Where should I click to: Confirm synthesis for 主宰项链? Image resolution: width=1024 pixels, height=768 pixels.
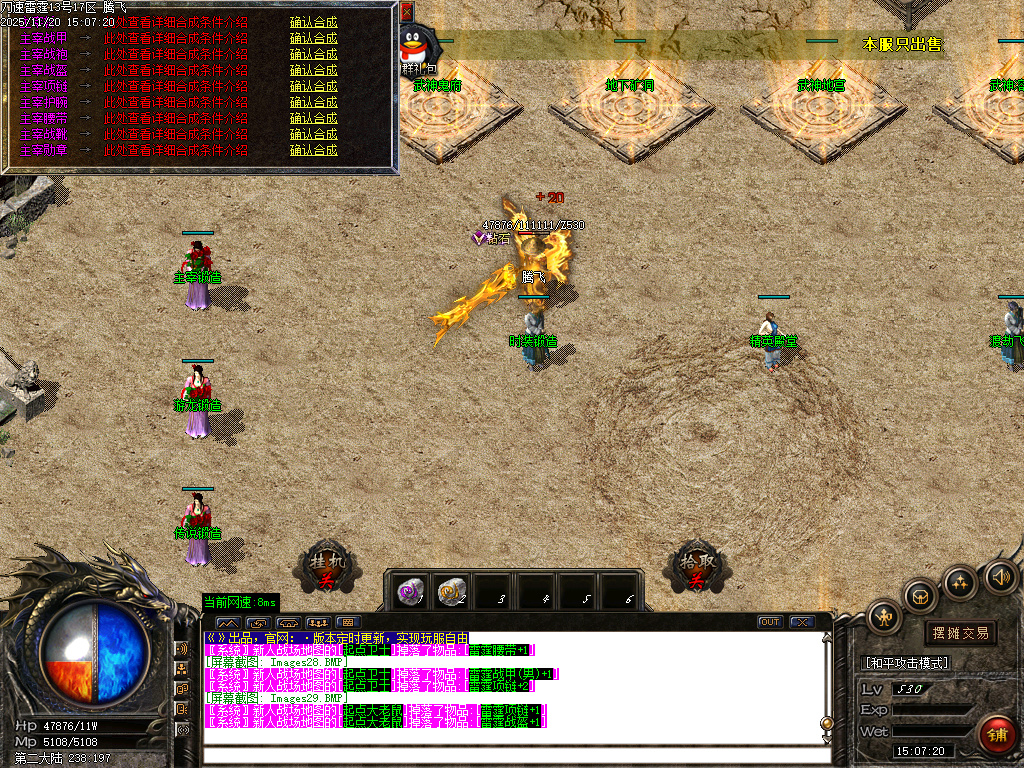click(313, 86)
